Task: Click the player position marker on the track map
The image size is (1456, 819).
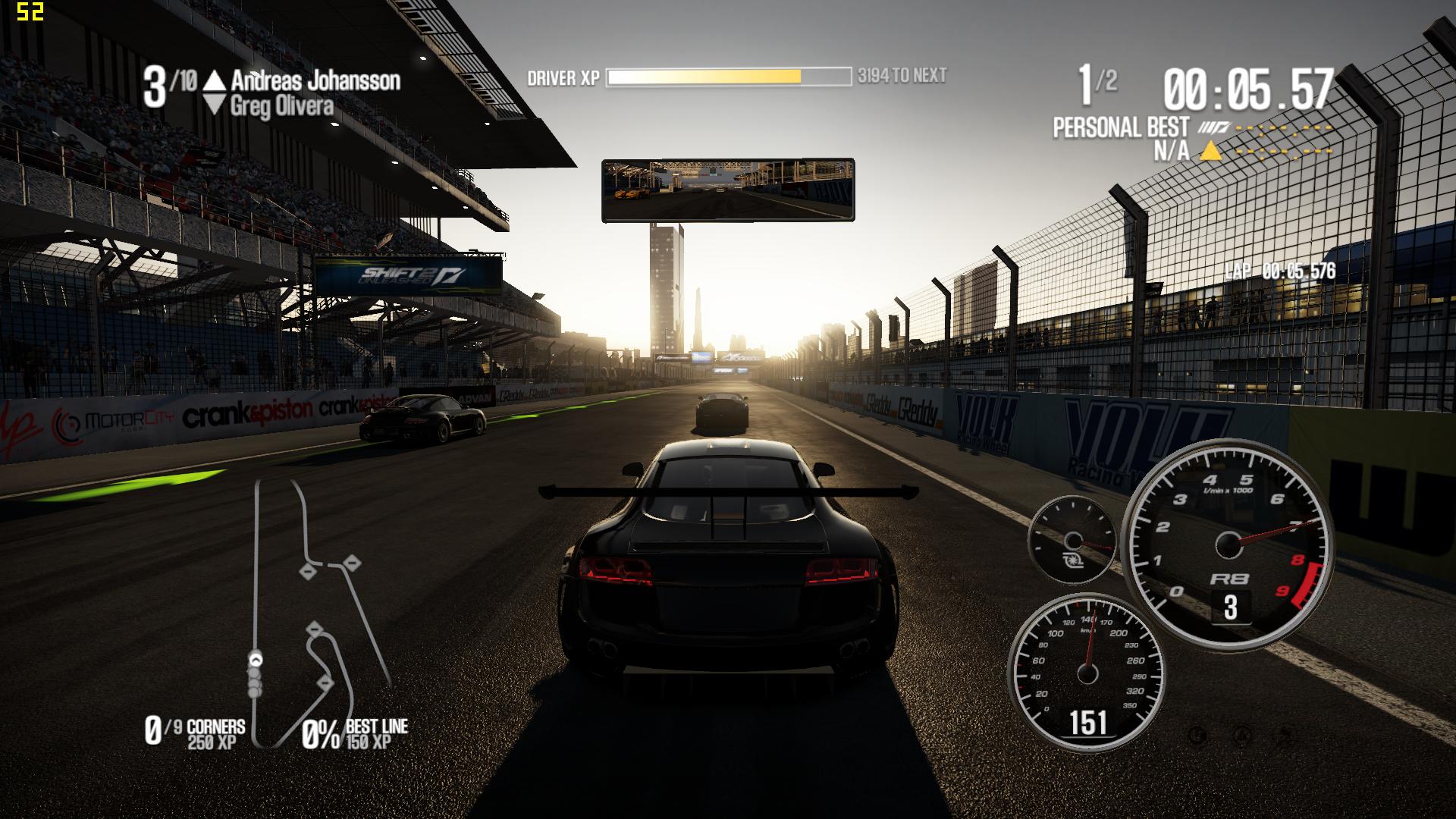Action: click(256, 660)
